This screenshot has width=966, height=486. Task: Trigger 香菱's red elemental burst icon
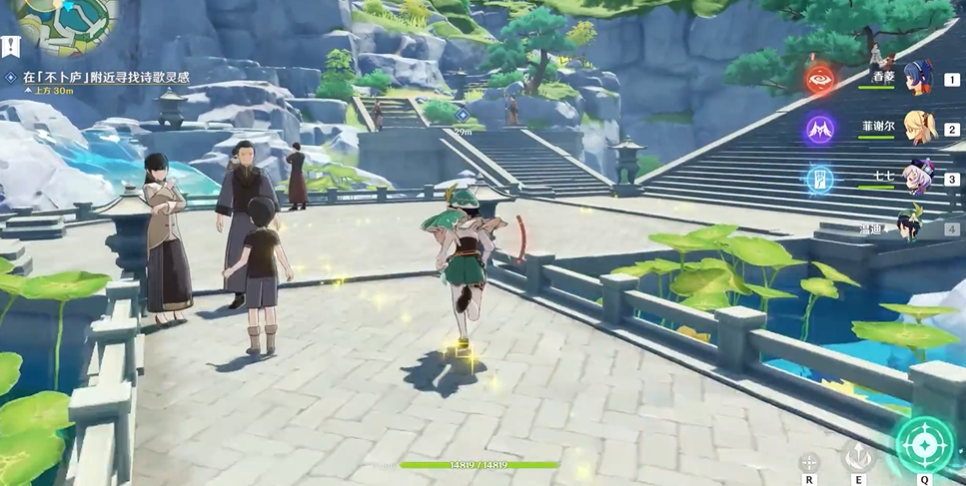[821, 79]
